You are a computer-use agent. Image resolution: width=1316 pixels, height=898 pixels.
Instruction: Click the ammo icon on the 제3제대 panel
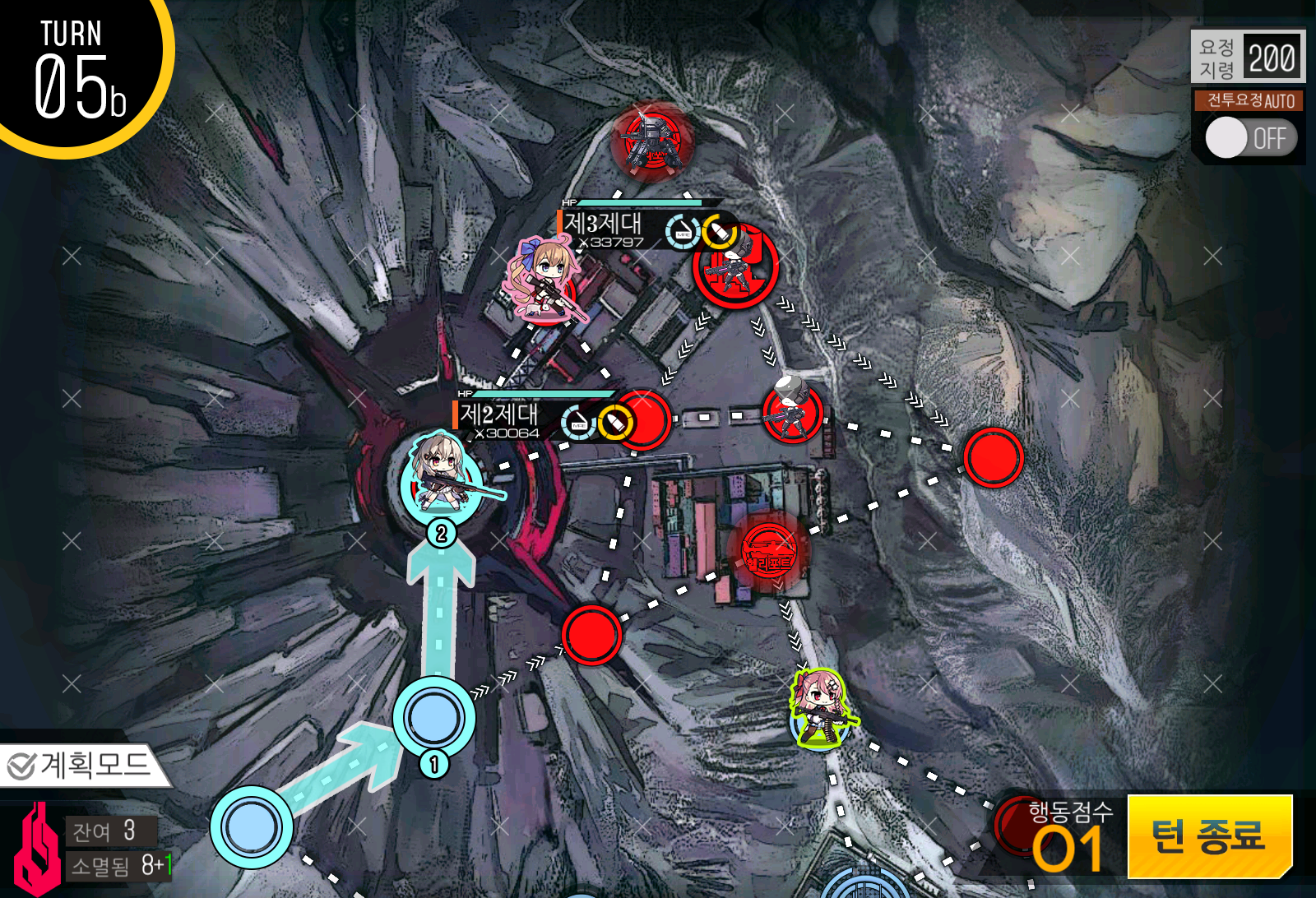tap(721, 231)
